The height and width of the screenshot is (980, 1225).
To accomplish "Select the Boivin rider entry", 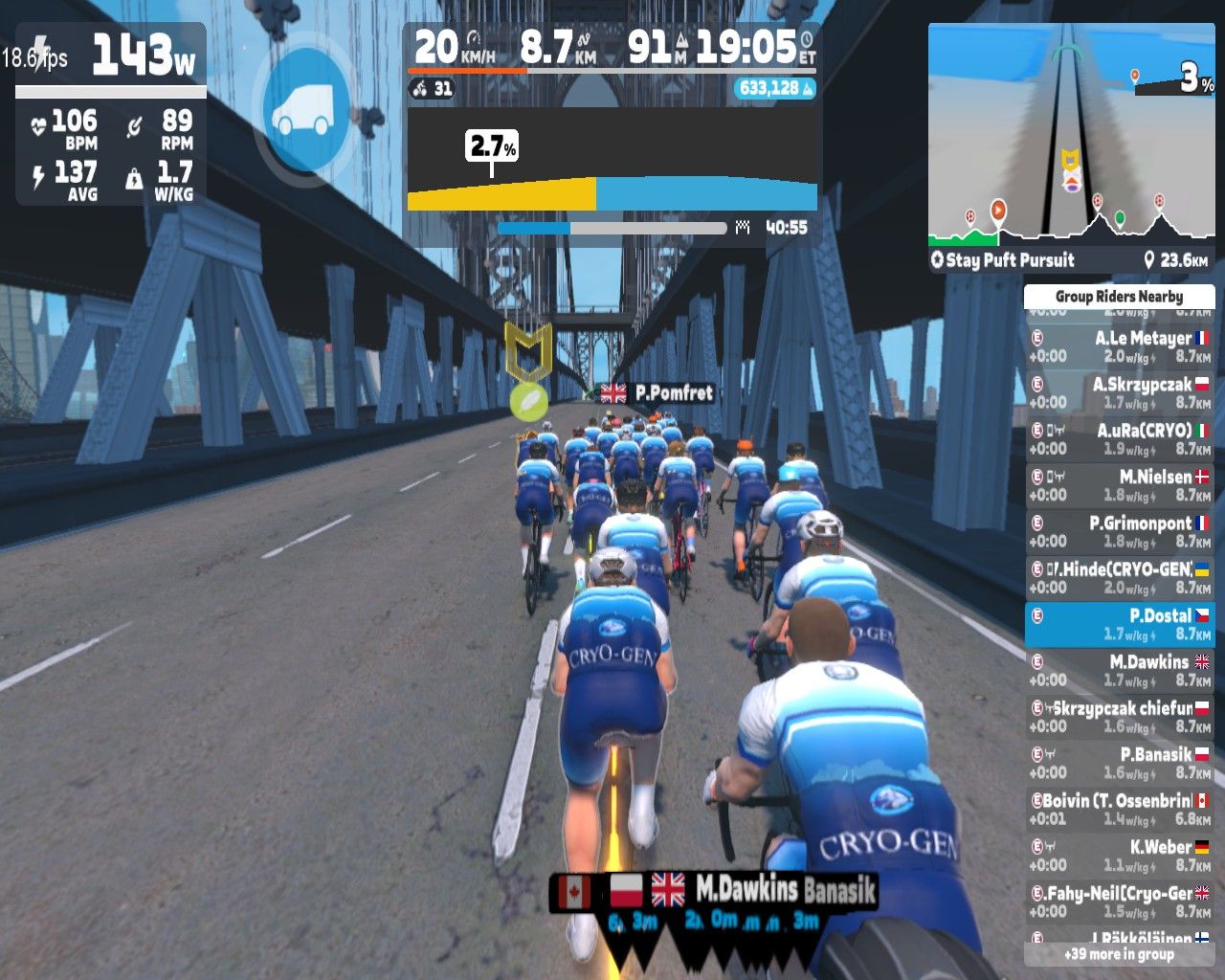I will (x=1119, y=810).
